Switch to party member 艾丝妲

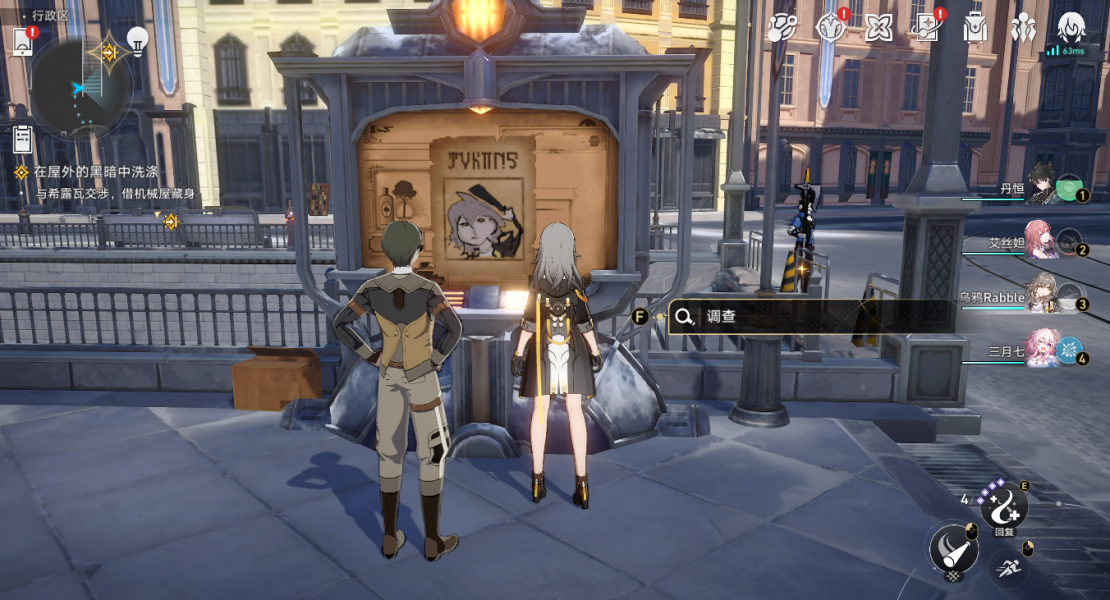click(1041, 240)
